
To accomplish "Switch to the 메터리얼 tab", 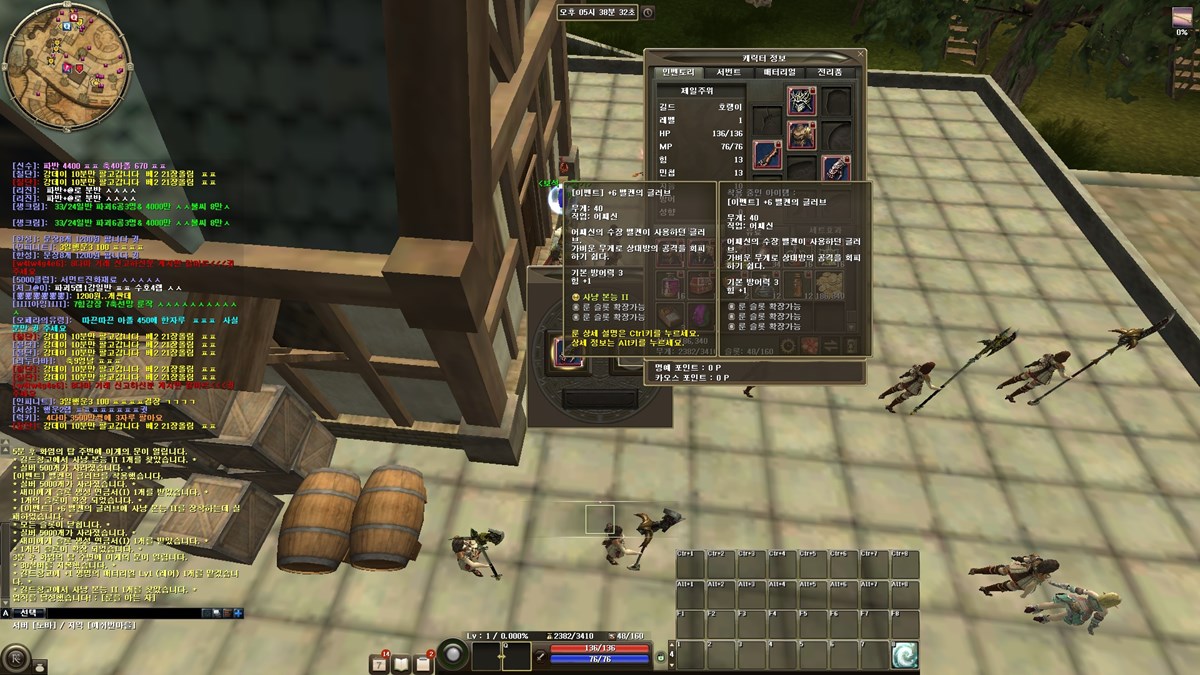I will (x=779, y=72).
